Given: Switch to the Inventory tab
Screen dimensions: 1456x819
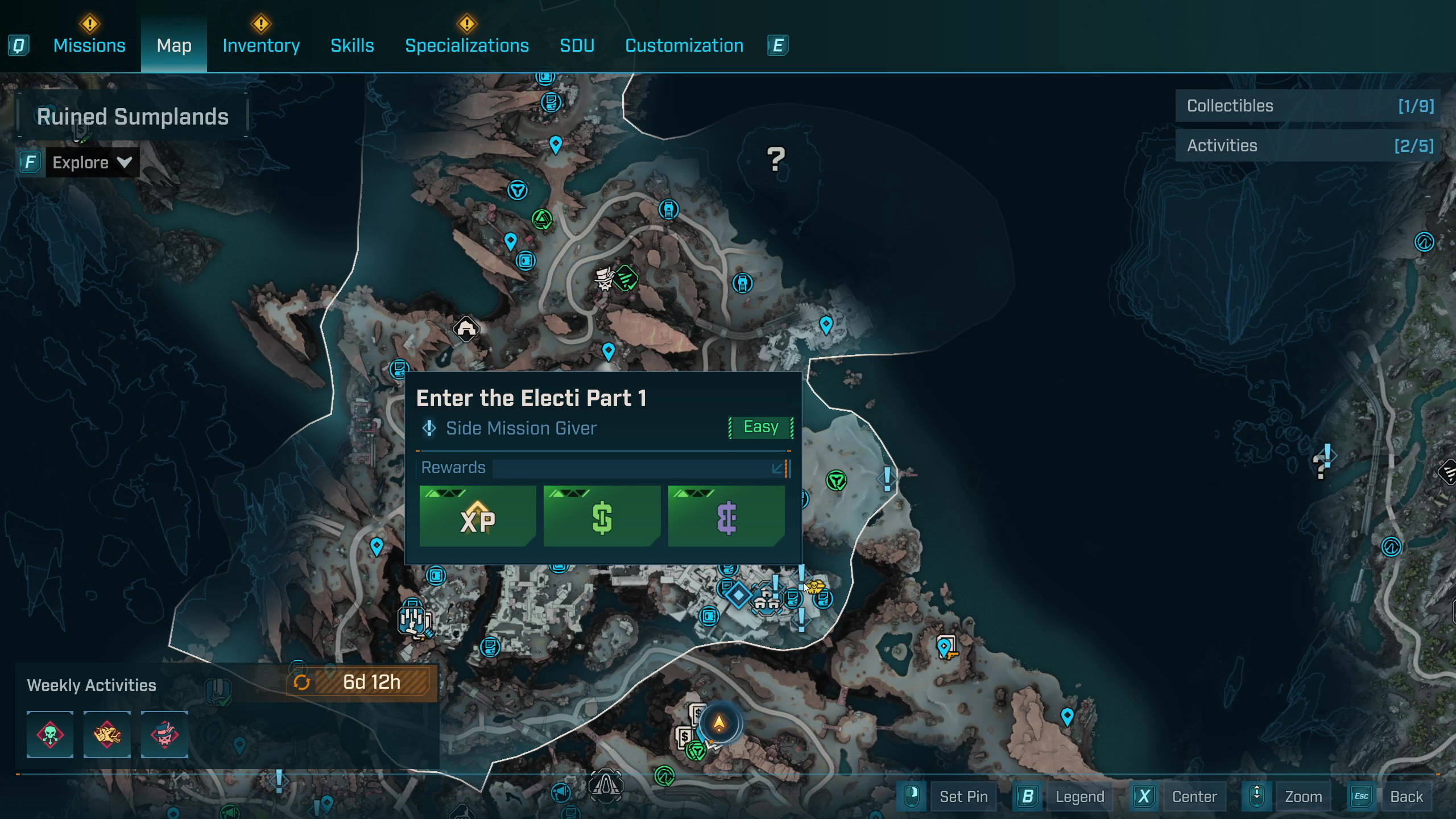Looking at the screenshot, I should pyautogui.click(x=261, y=45).
